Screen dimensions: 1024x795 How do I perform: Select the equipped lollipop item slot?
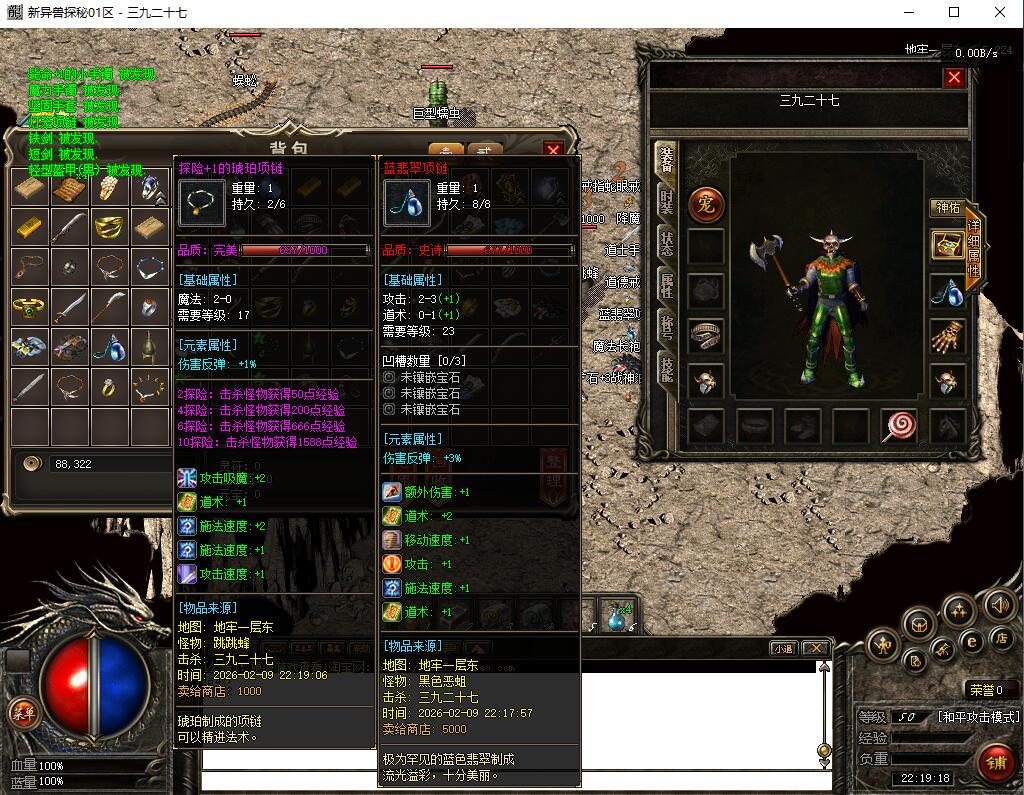point(899,426)
